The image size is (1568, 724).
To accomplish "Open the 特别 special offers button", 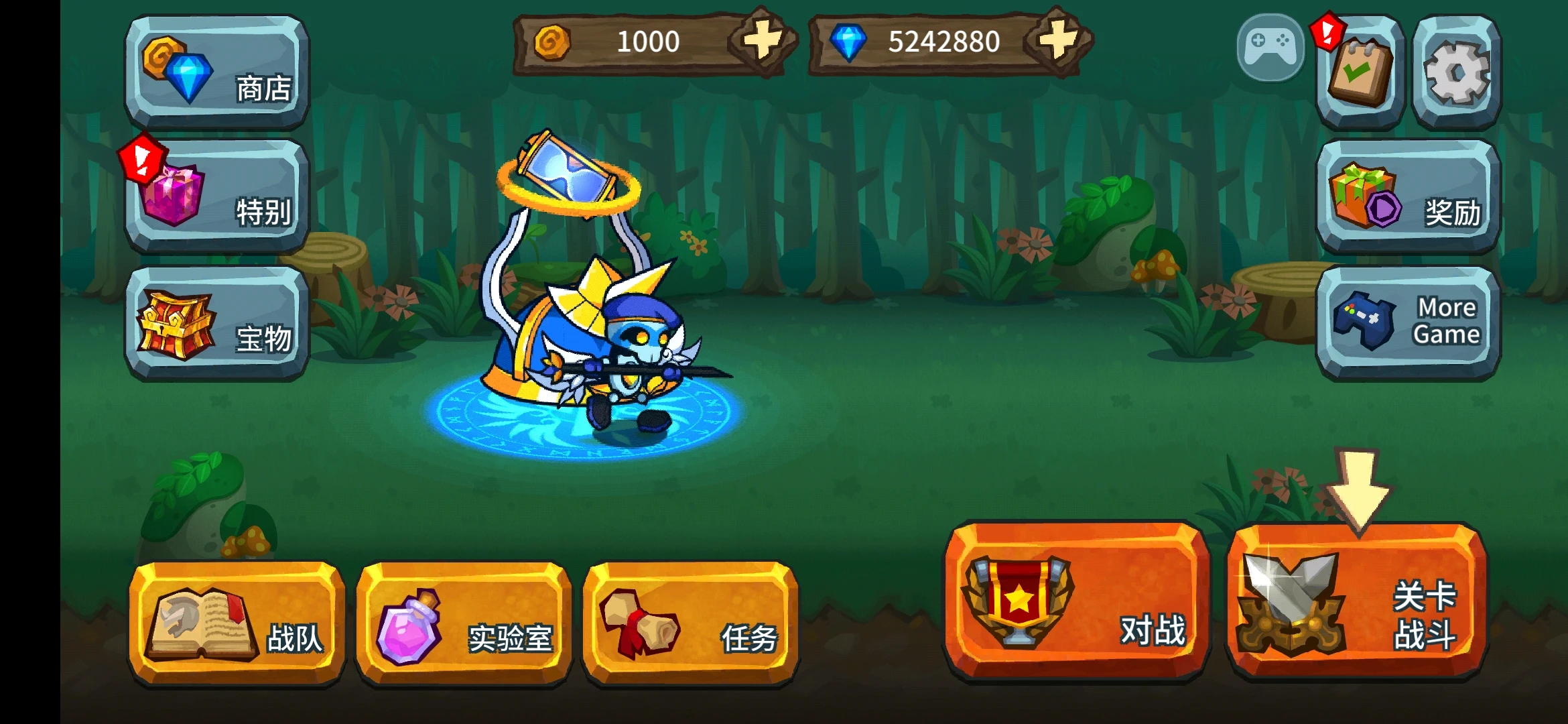I will pos(216,196).
